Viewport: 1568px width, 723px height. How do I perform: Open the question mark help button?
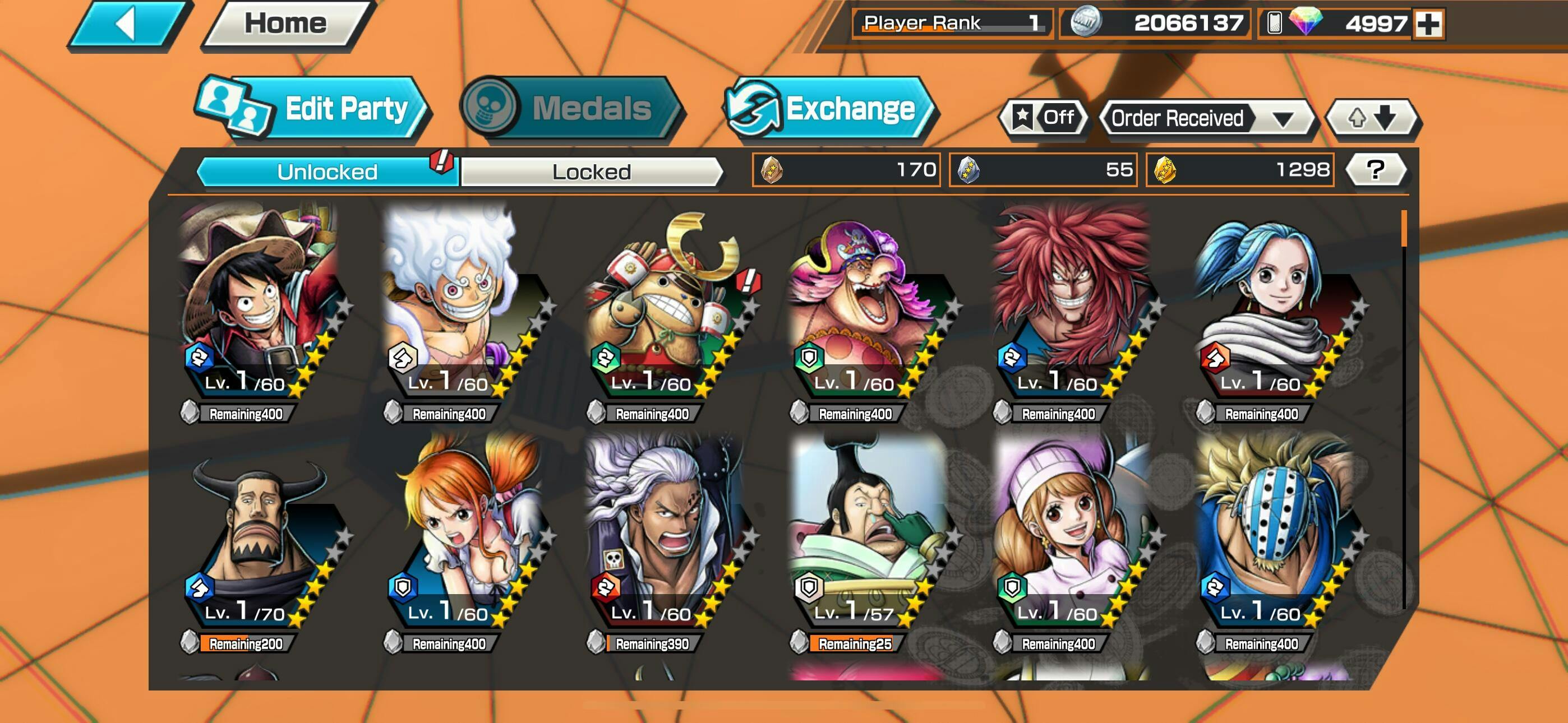pos(1375,170)
